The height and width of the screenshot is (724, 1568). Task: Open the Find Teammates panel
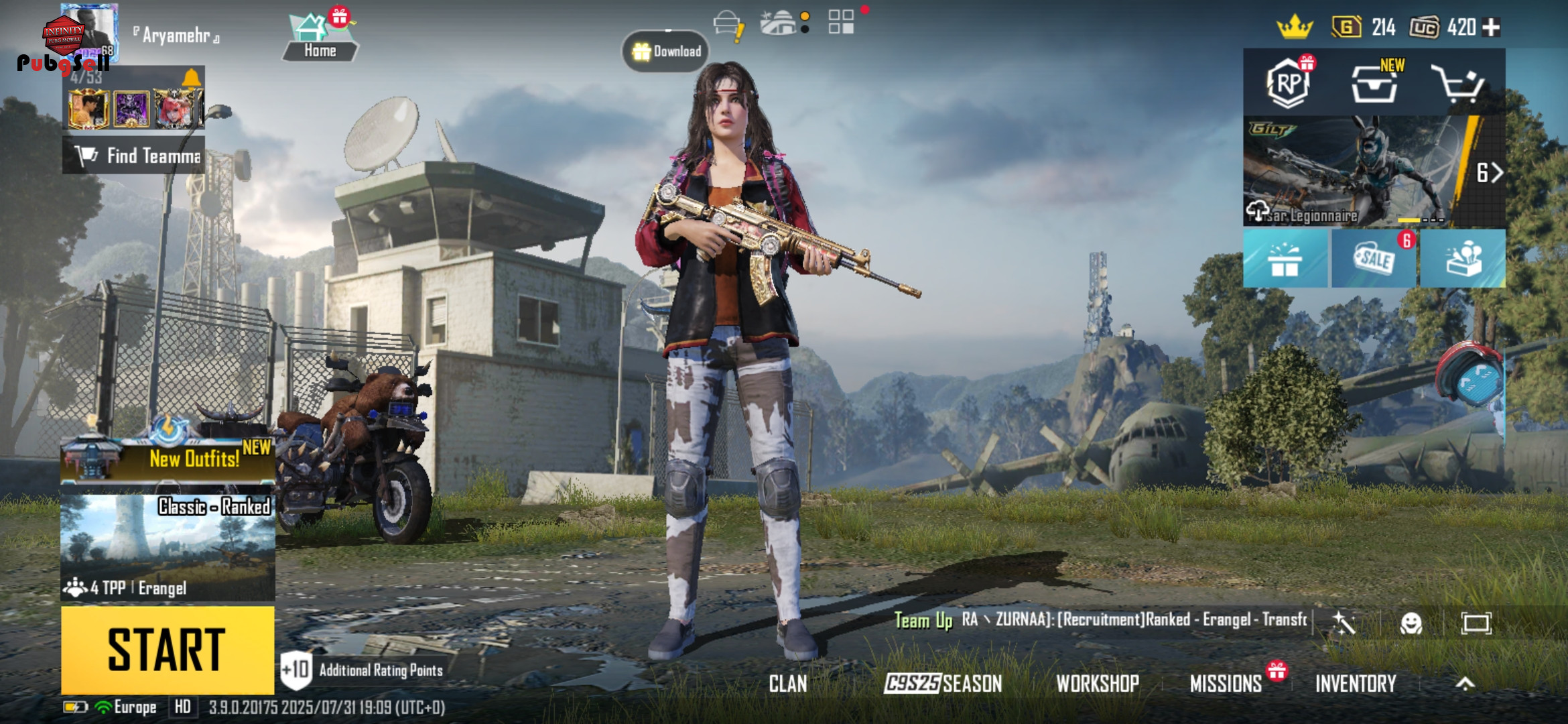(134, 156)
